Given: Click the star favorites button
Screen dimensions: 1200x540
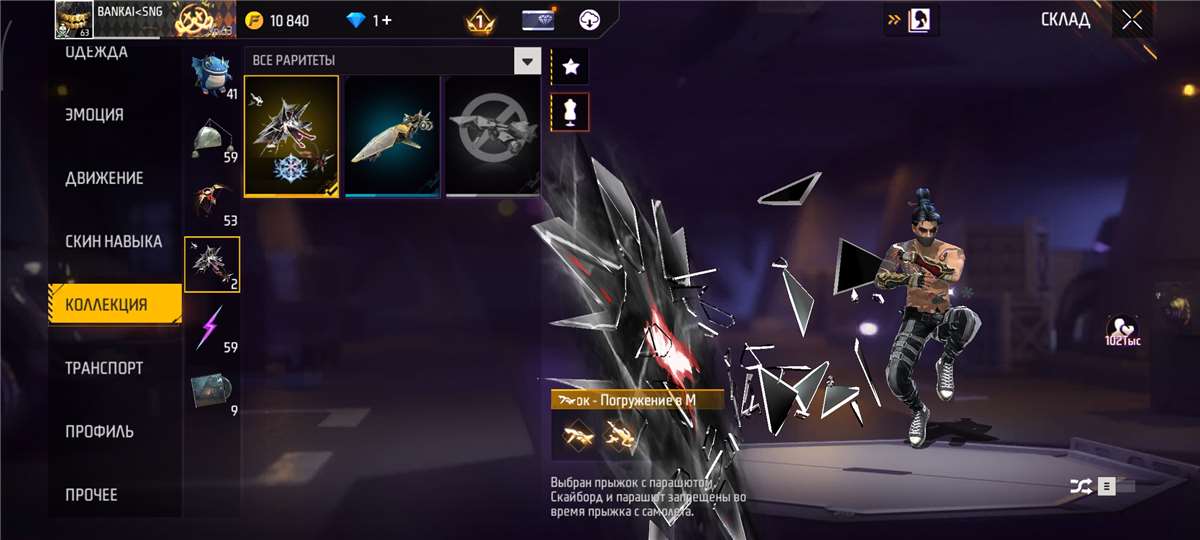Looking at the screenshot, I should [x=571, y=67].
